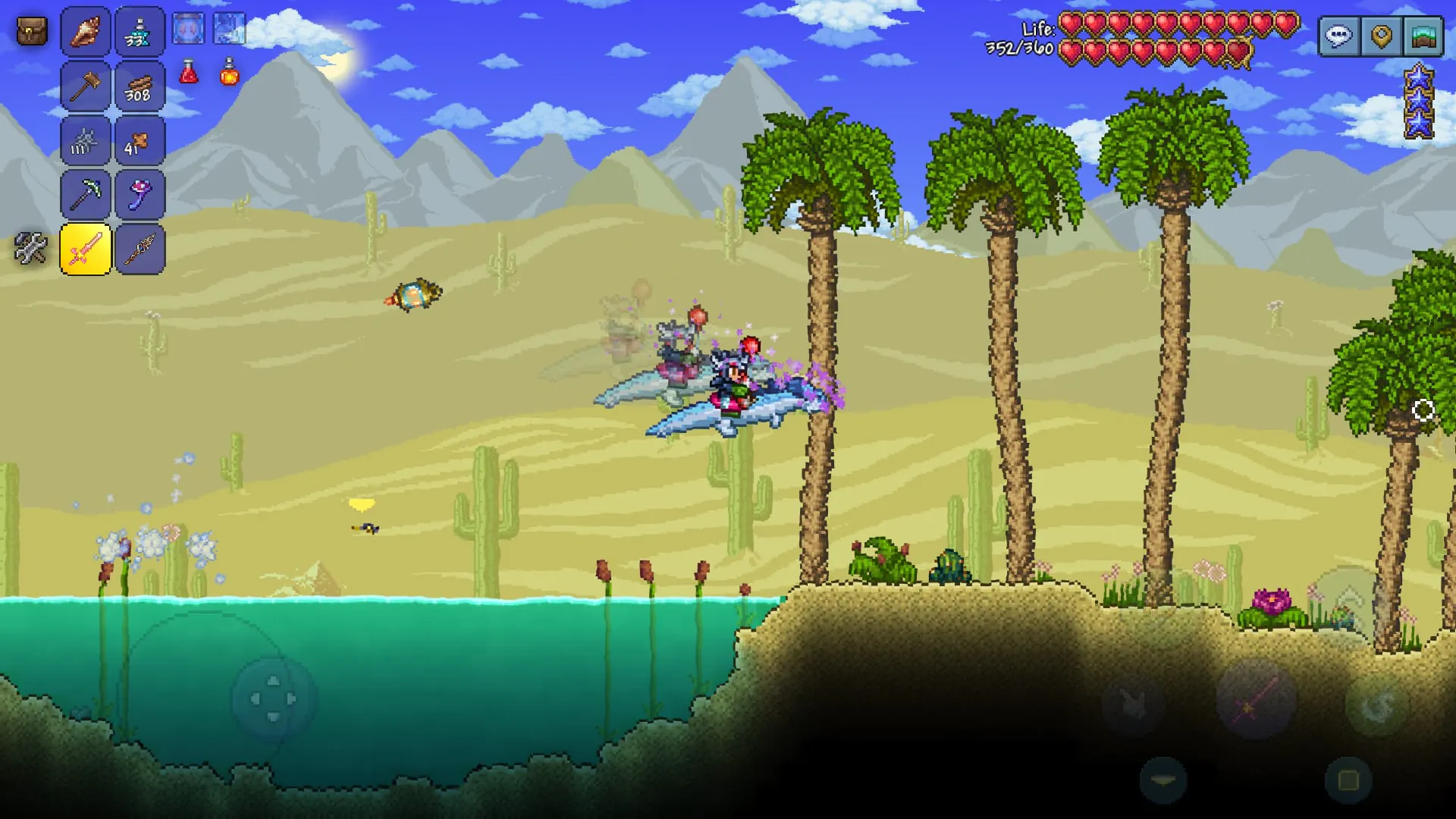Select the hammer from the hotbar
Viewport: 1456px width, 819px height.
click(x=84, y=86)
